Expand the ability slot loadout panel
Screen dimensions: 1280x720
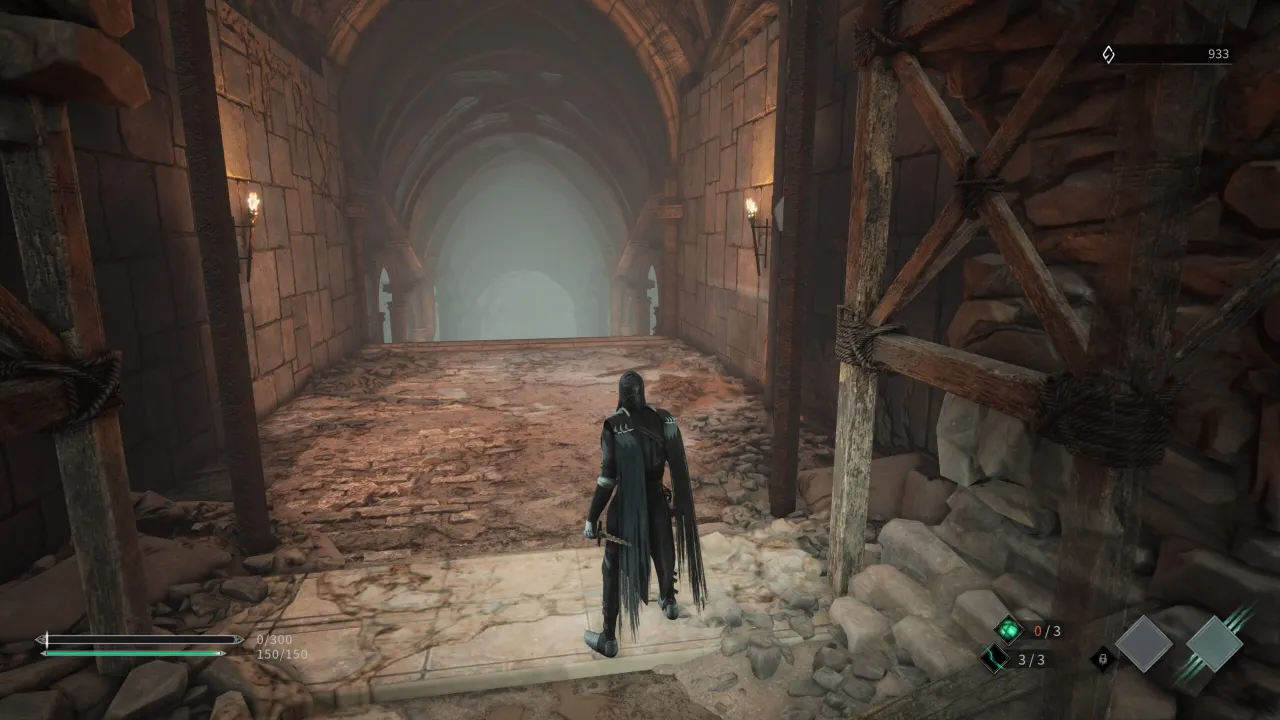point(1180,645)
